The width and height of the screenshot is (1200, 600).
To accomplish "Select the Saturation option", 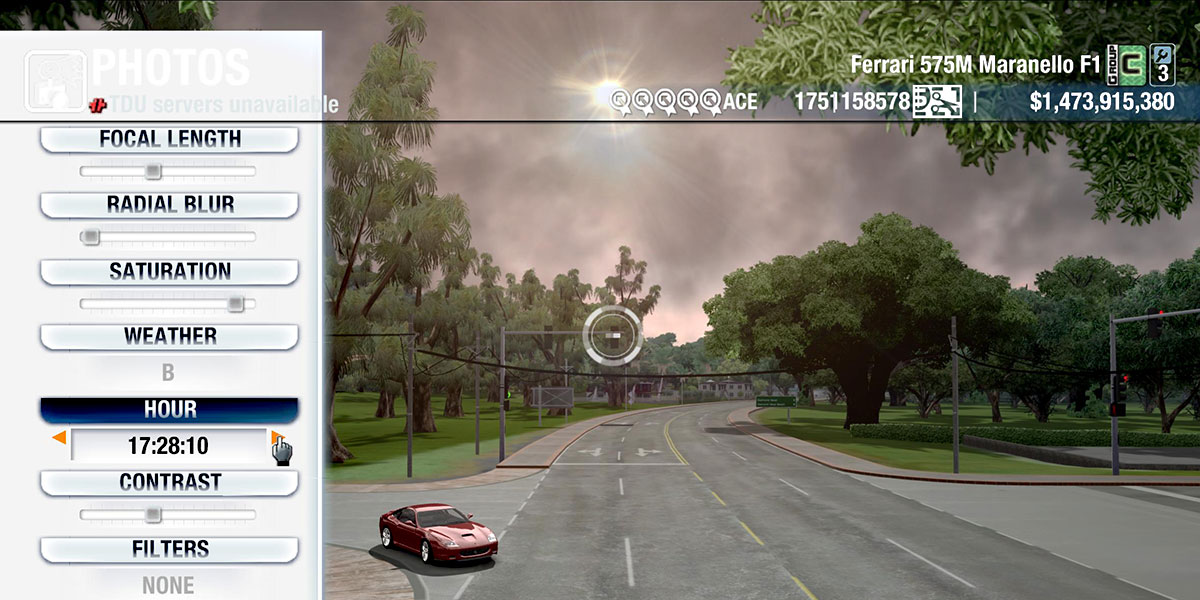I will click(x=169, y=271).
